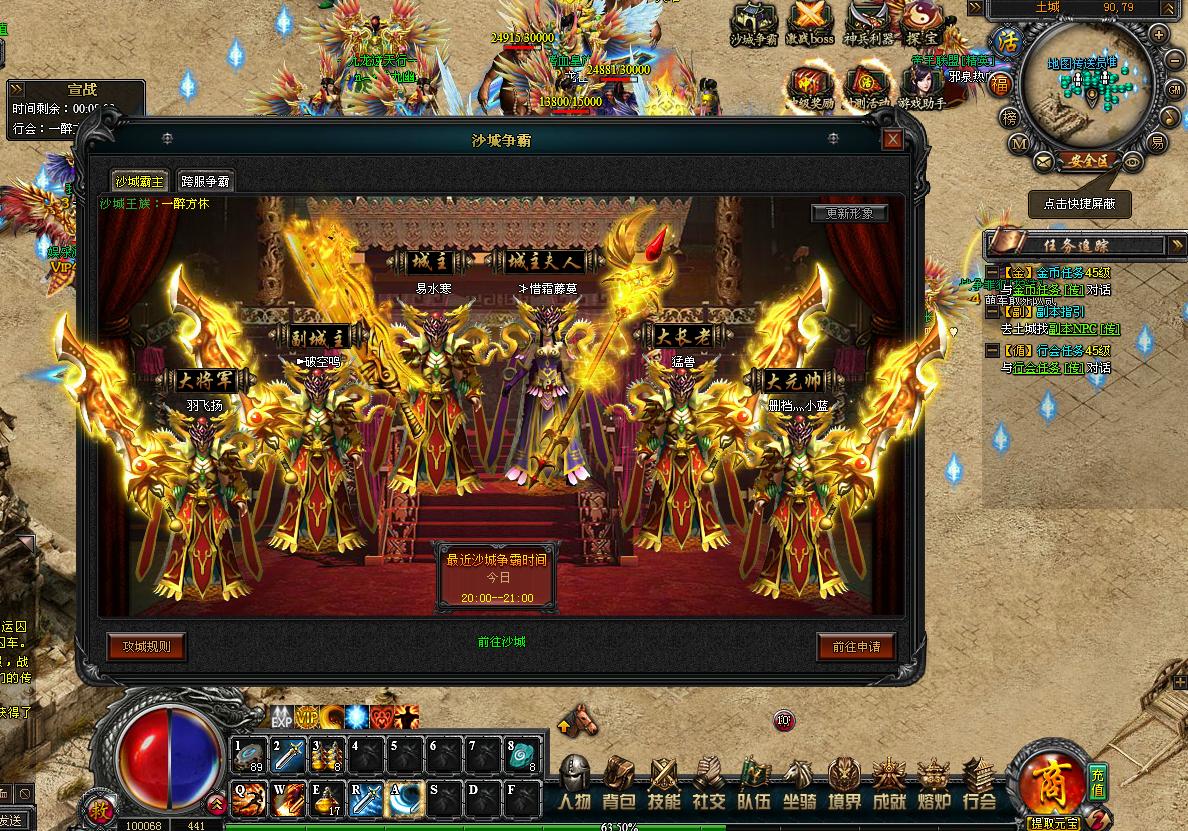The width and height of the screenshot is (1188, 831).
Task: Toggle the eye-shaped quick hide button
Action: coord(1132,160)
